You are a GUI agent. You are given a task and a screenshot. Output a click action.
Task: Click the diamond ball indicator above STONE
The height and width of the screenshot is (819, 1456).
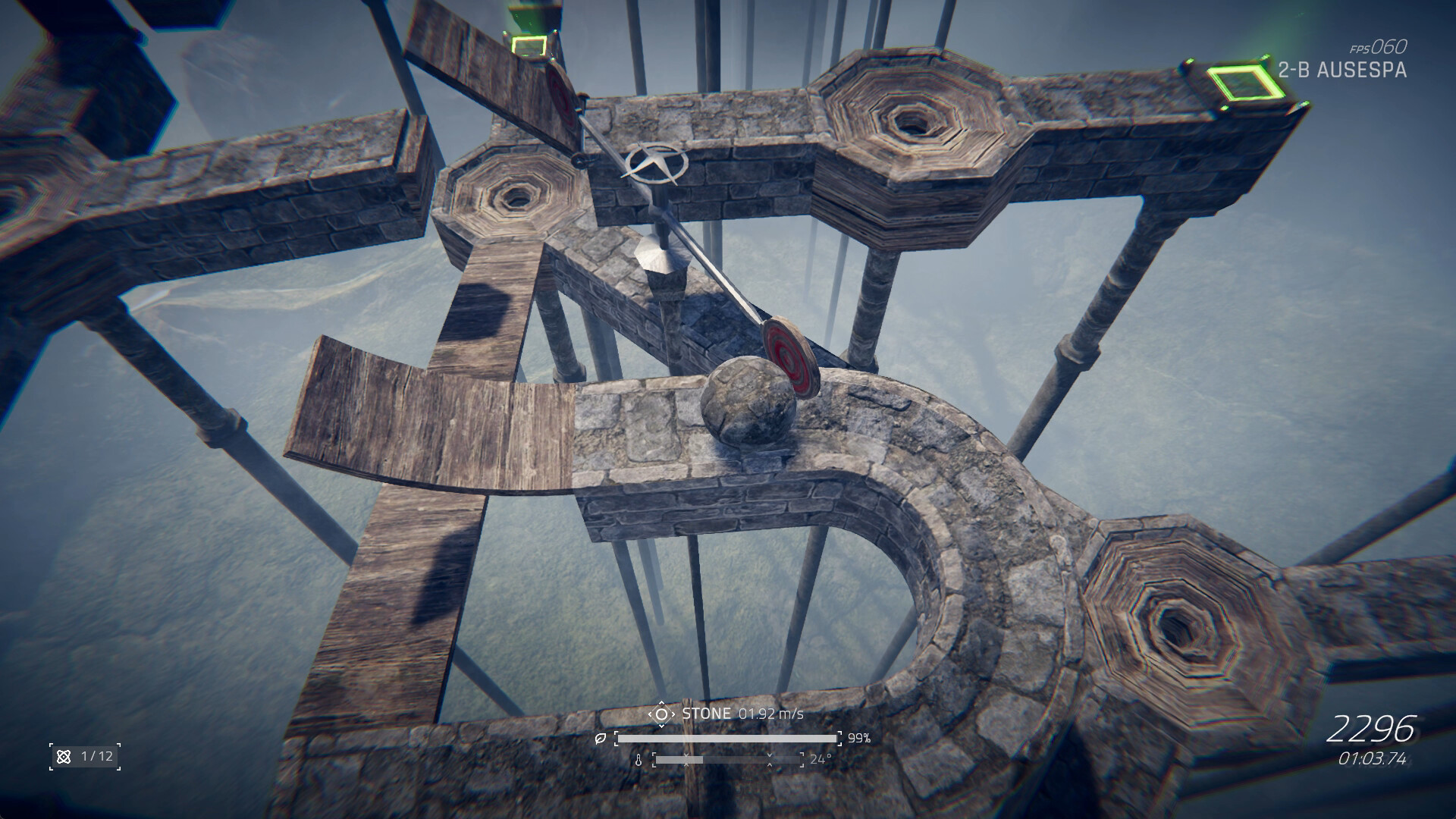pyautogui.click(x=662, y=714)
